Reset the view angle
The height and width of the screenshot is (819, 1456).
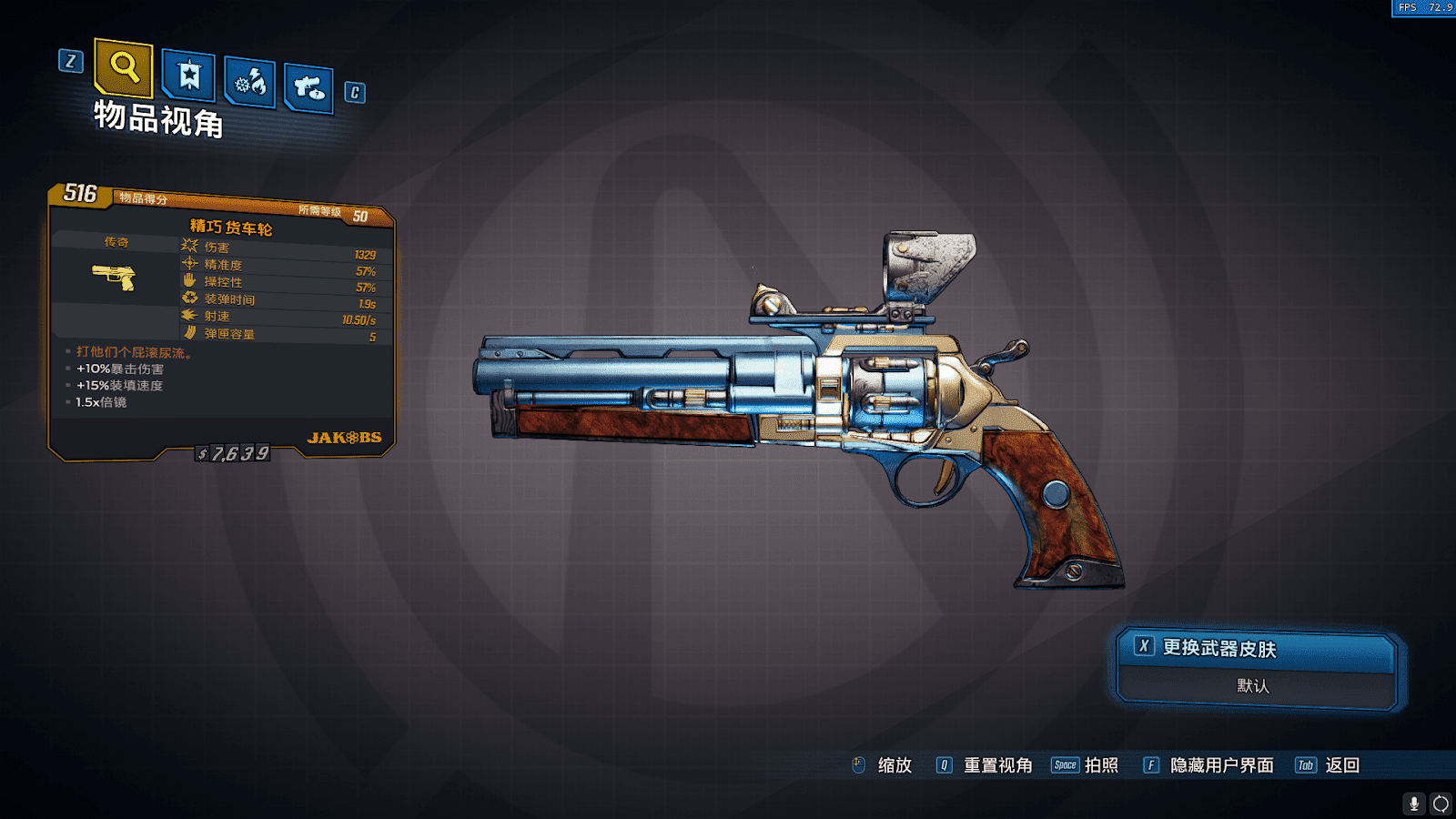986,765
